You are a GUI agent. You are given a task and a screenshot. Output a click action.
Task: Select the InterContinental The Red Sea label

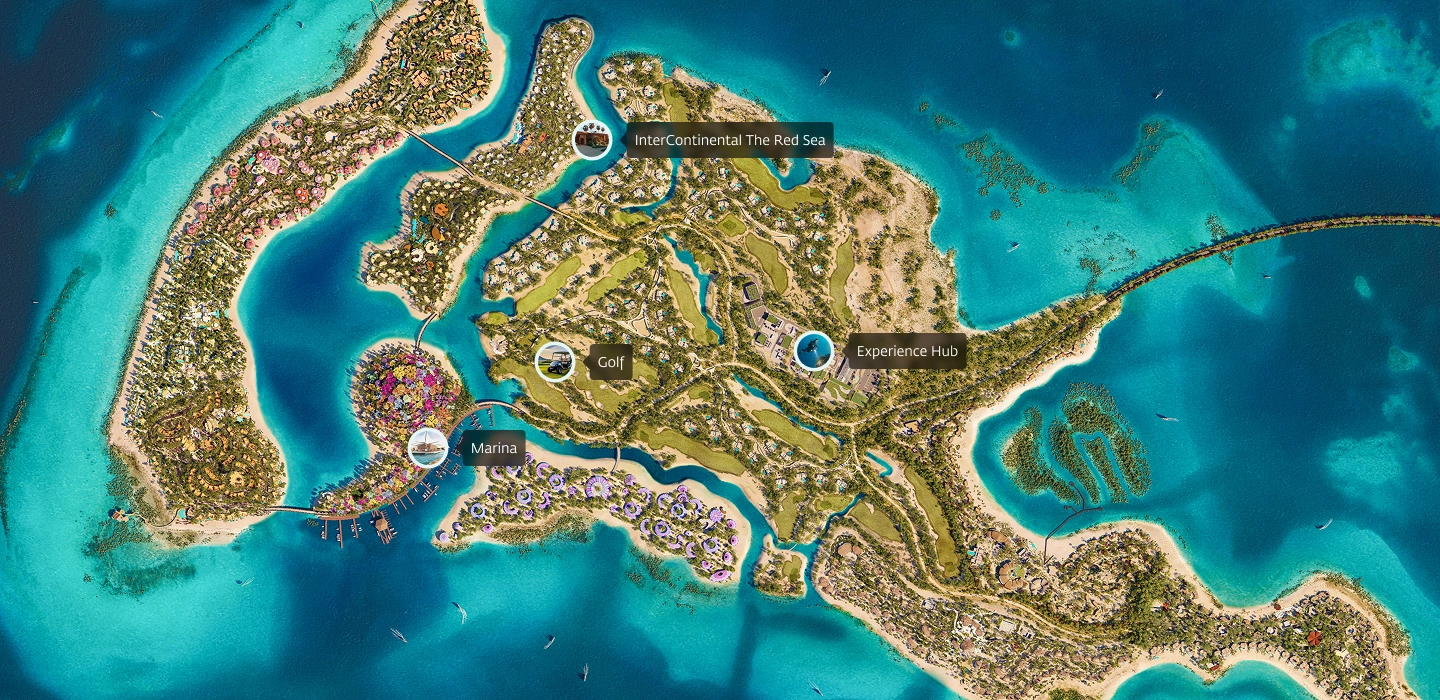click(729, 141)
